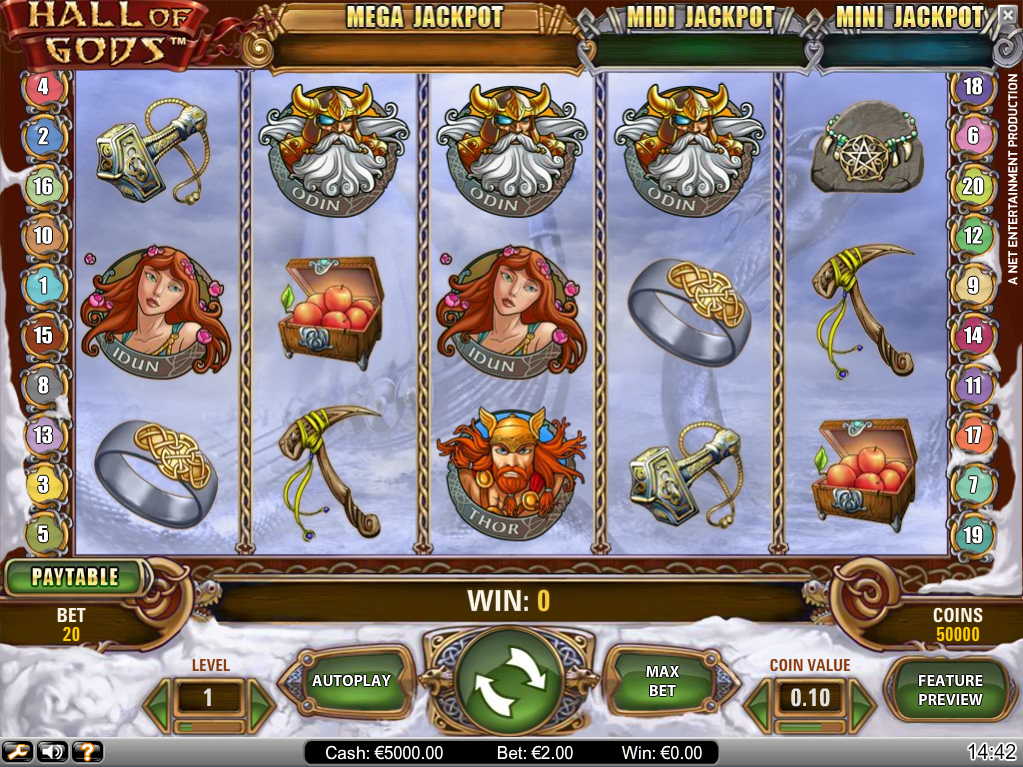
Task: Start Autoplay mode
Action: point(351,681)
